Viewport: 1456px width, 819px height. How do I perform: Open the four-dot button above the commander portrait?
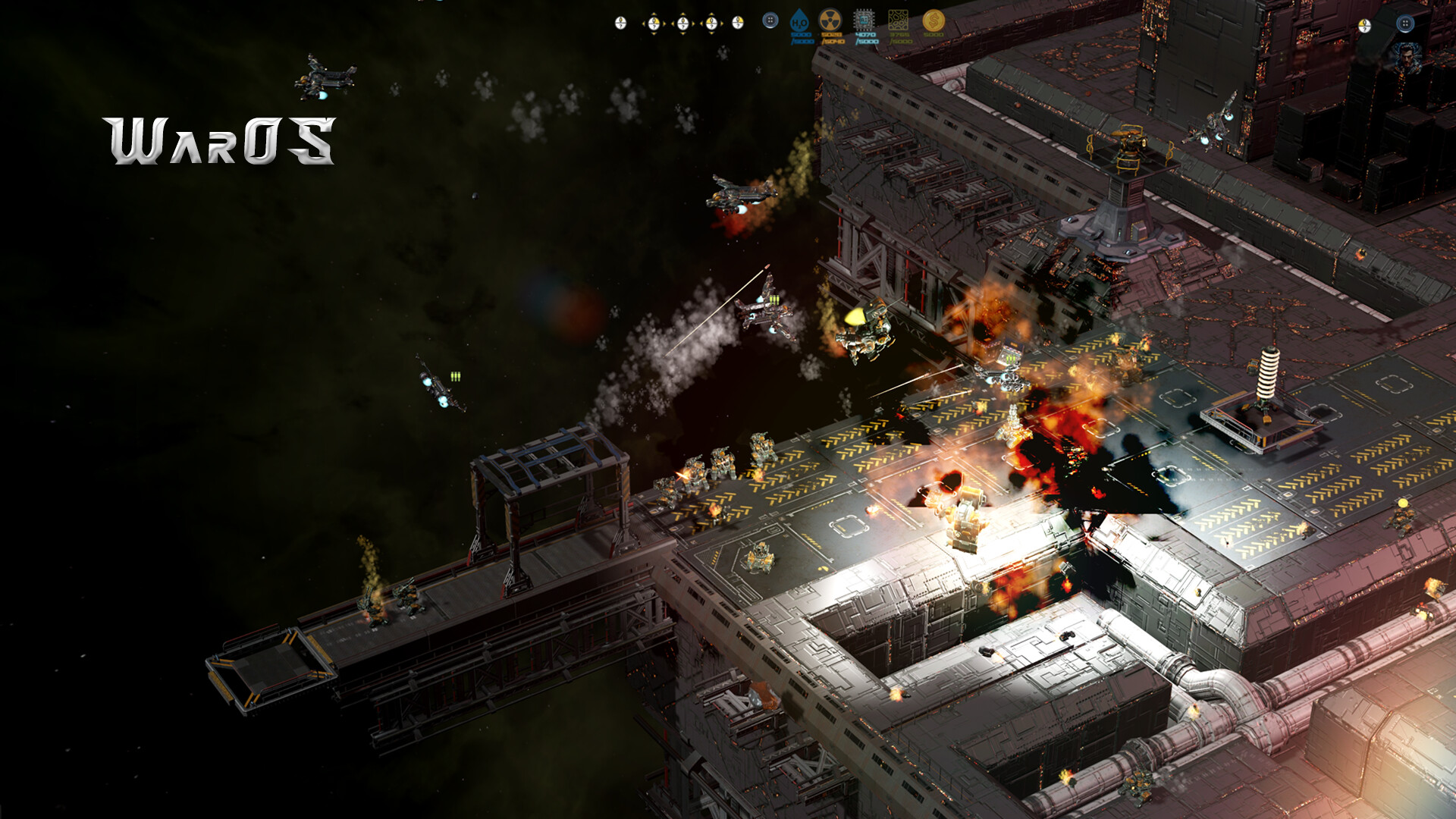[x=1404, y=24]
